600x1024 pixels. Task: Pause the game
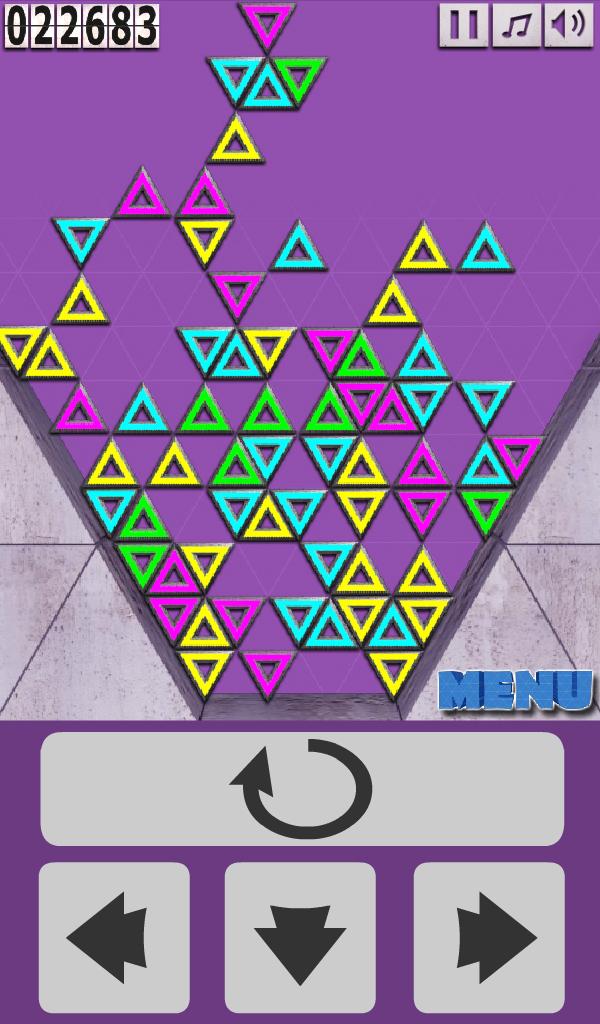[463, 25]
